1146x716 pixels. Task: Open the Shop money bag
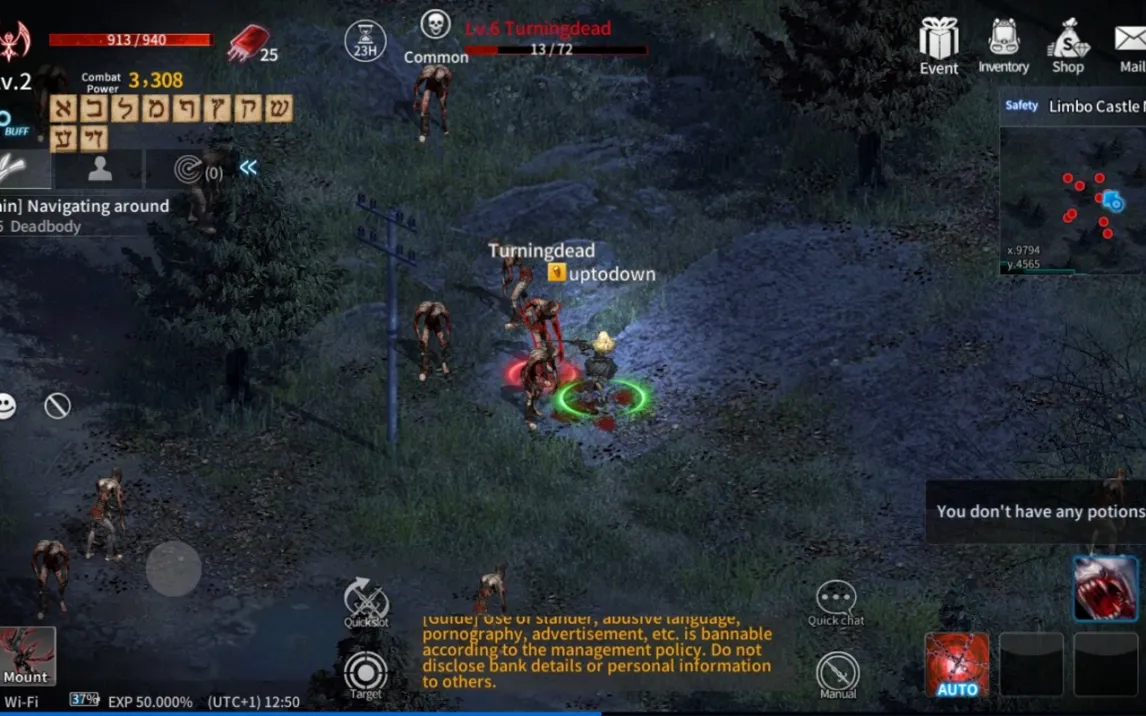pos(1067,46)
